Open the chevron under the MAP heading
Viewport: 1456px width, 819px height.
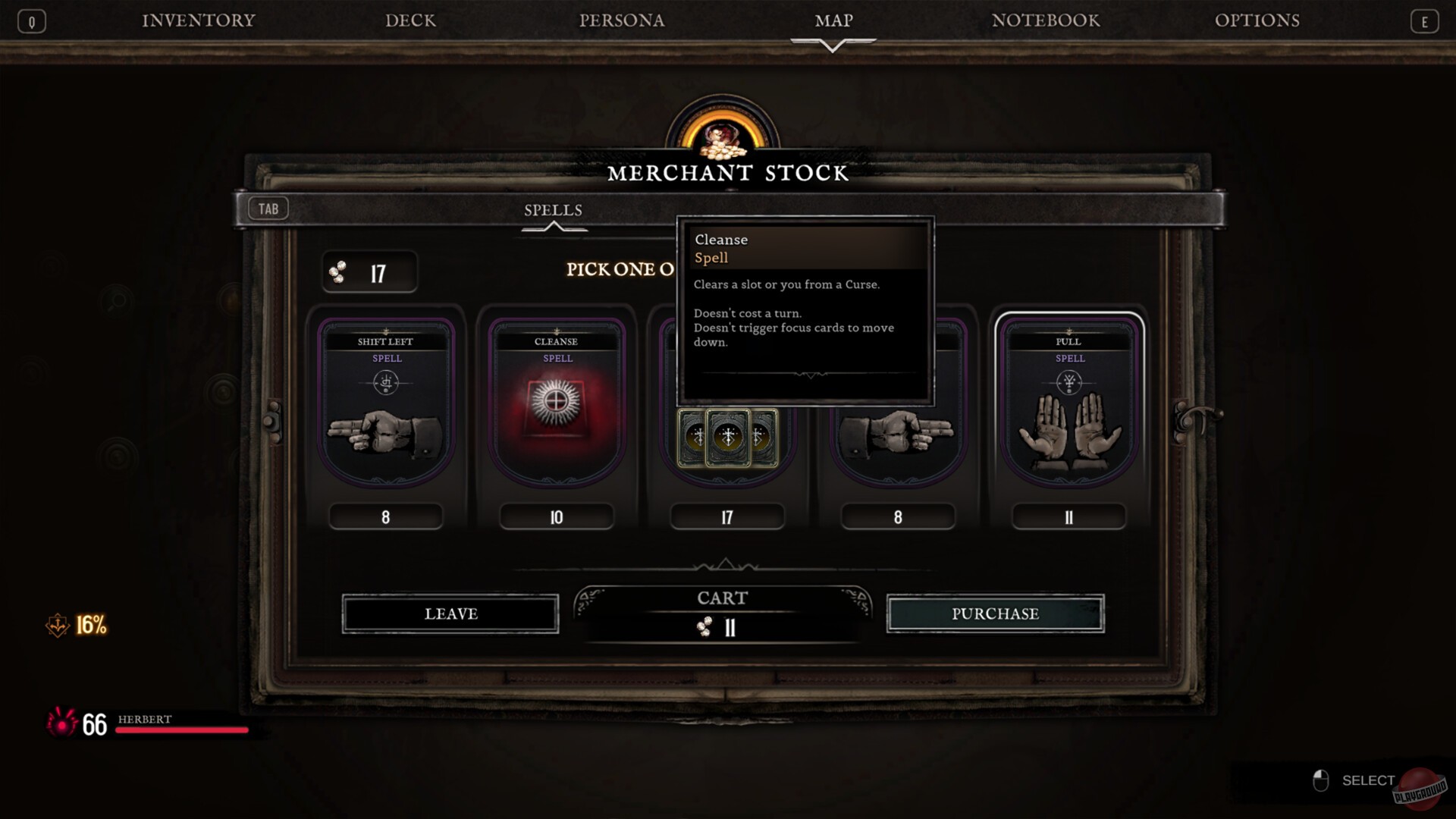click(833, 44)
